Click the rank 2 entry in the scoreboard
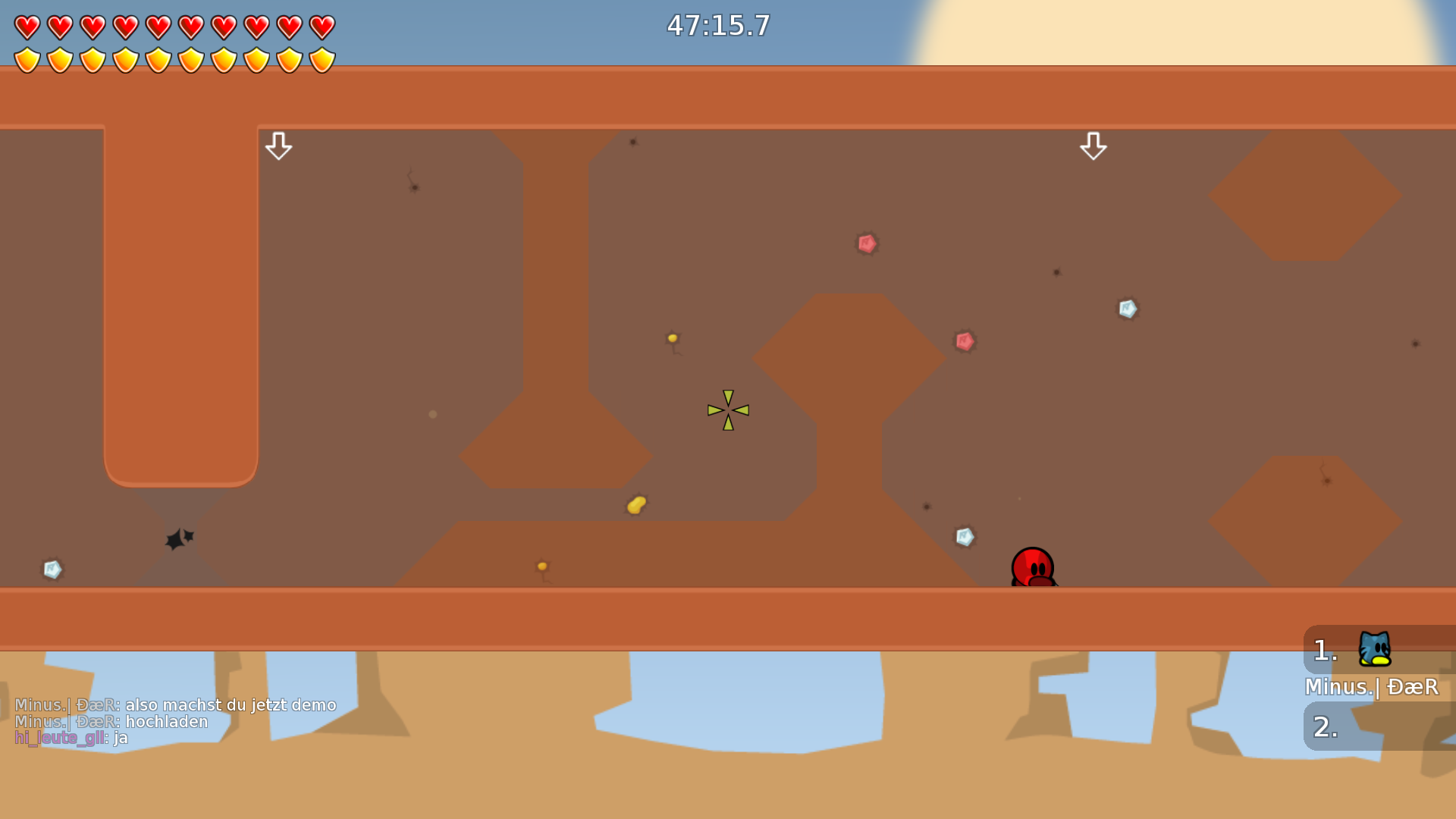This screenshot has height=819, width=1456. (1323, 728)
